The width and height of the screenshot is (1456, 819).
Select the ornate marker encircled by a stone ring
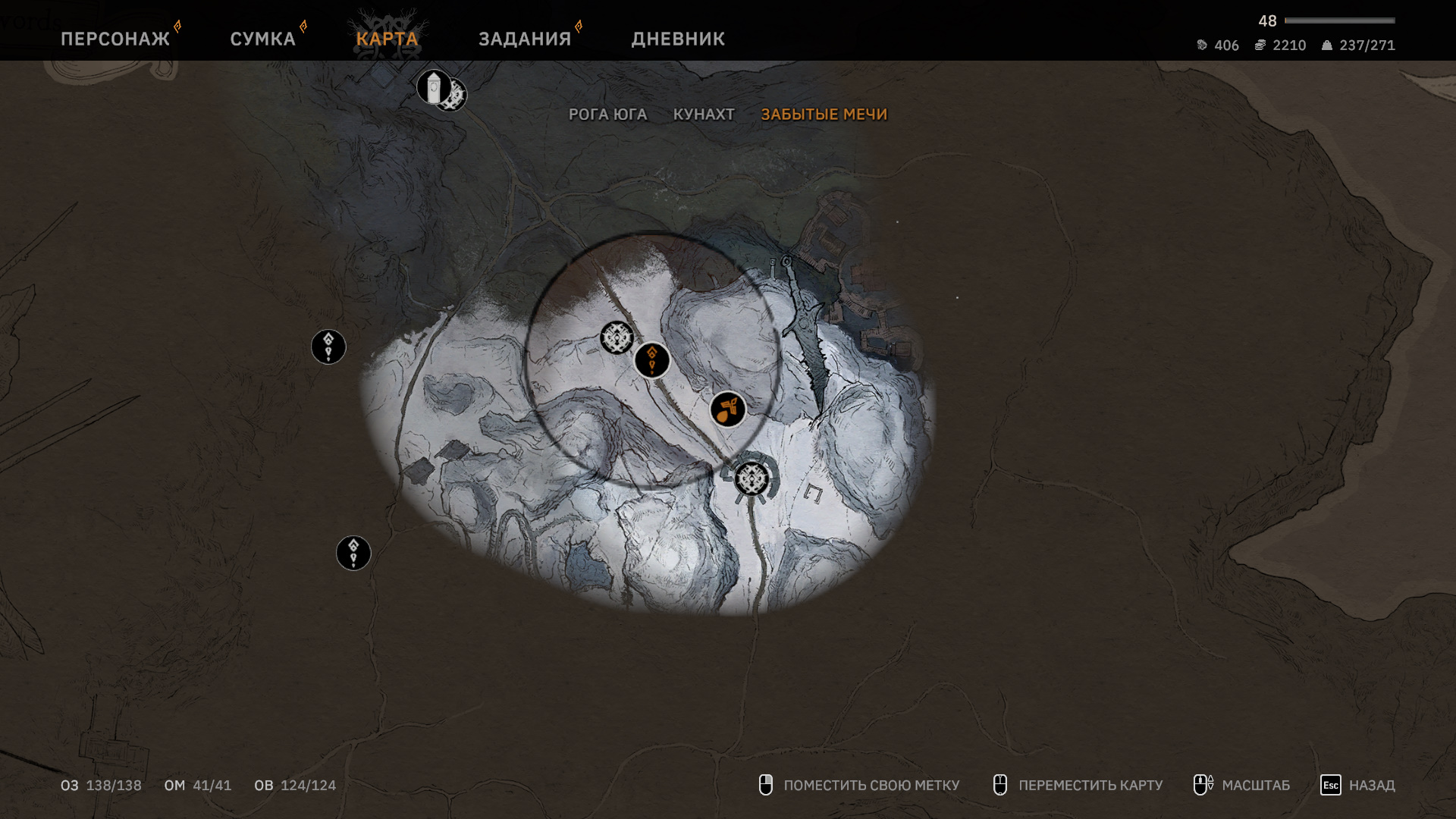[x=752, y=479]
